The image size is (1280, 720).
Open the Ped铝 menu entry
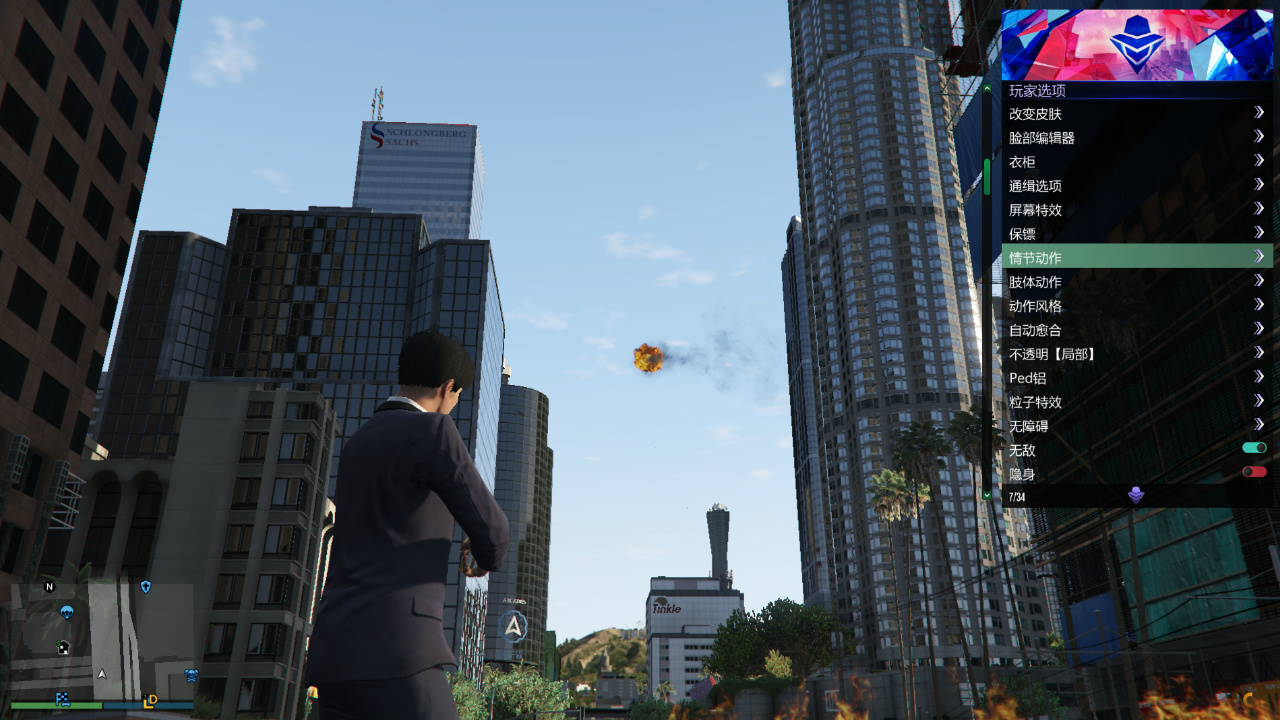(x=1136, y=378)
